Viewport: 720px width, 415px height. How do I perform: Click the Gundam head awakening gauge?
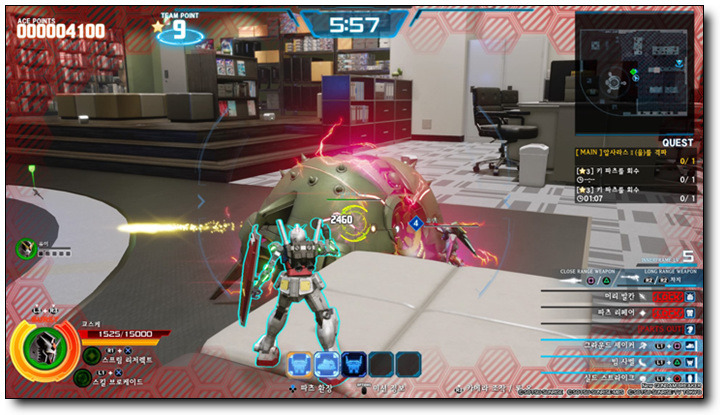[39, 355]
